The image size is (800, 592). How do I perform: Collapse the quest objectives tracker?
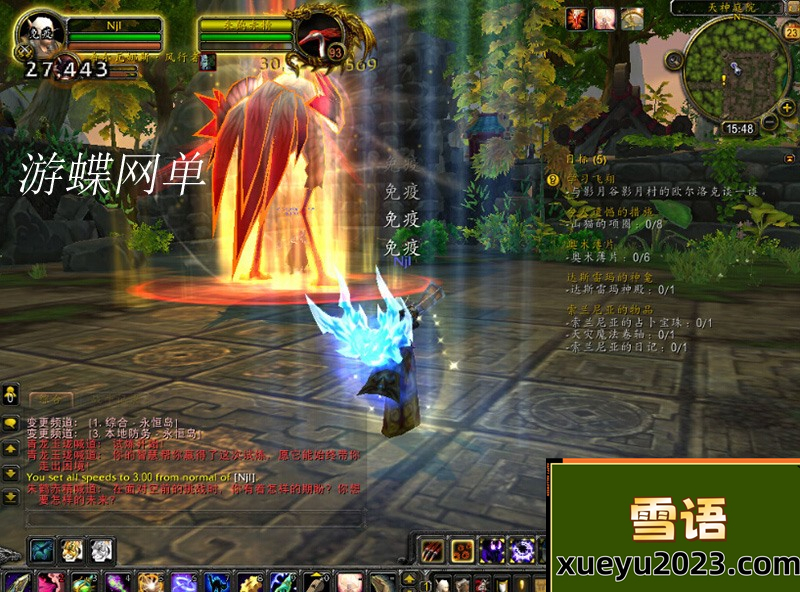point(791,158)
